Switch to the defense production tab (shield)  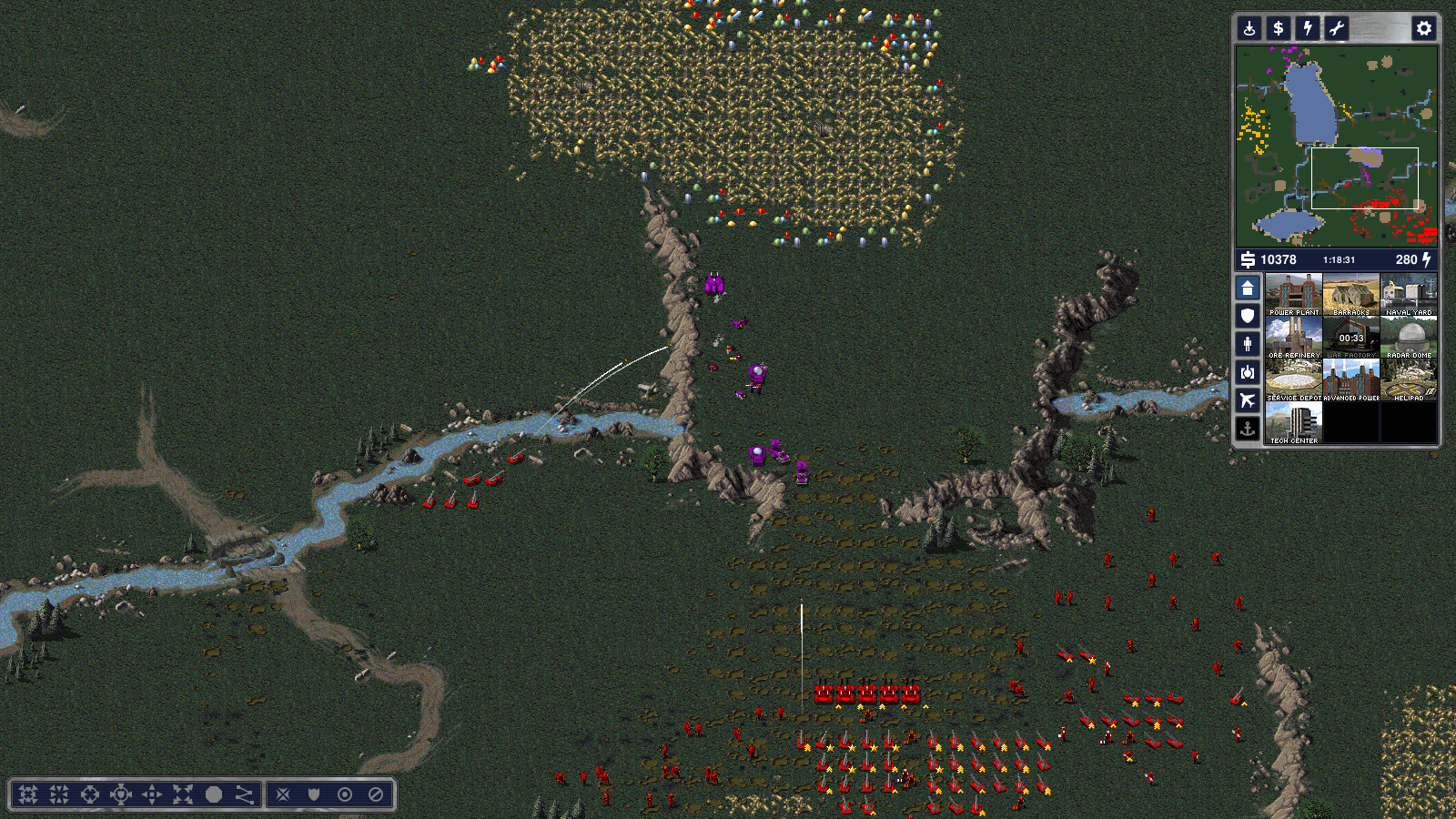pyautogui.click(x=1248, y=316)
